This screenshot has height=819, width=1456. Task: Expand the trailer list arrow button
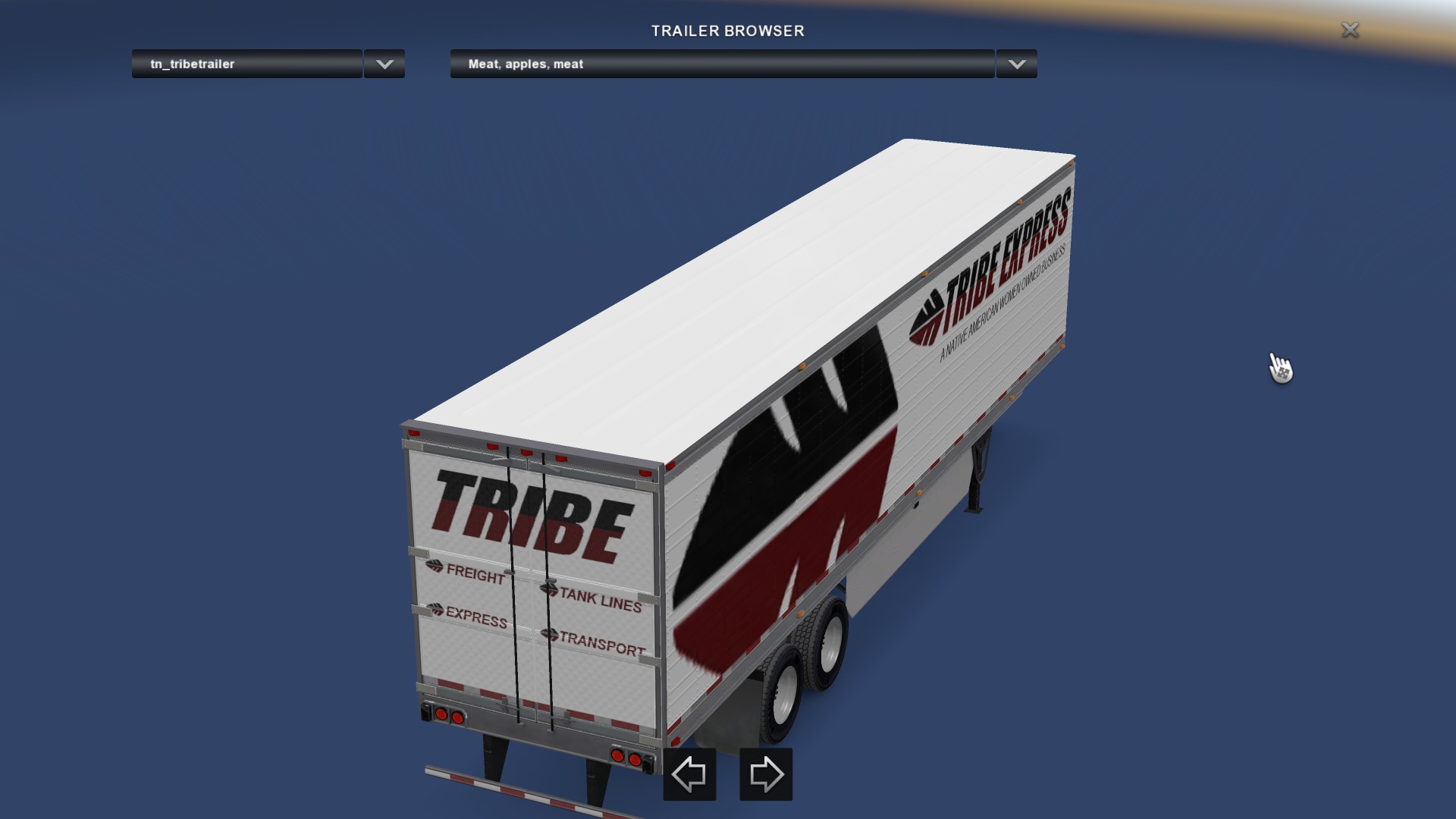(x=384, y=64)
